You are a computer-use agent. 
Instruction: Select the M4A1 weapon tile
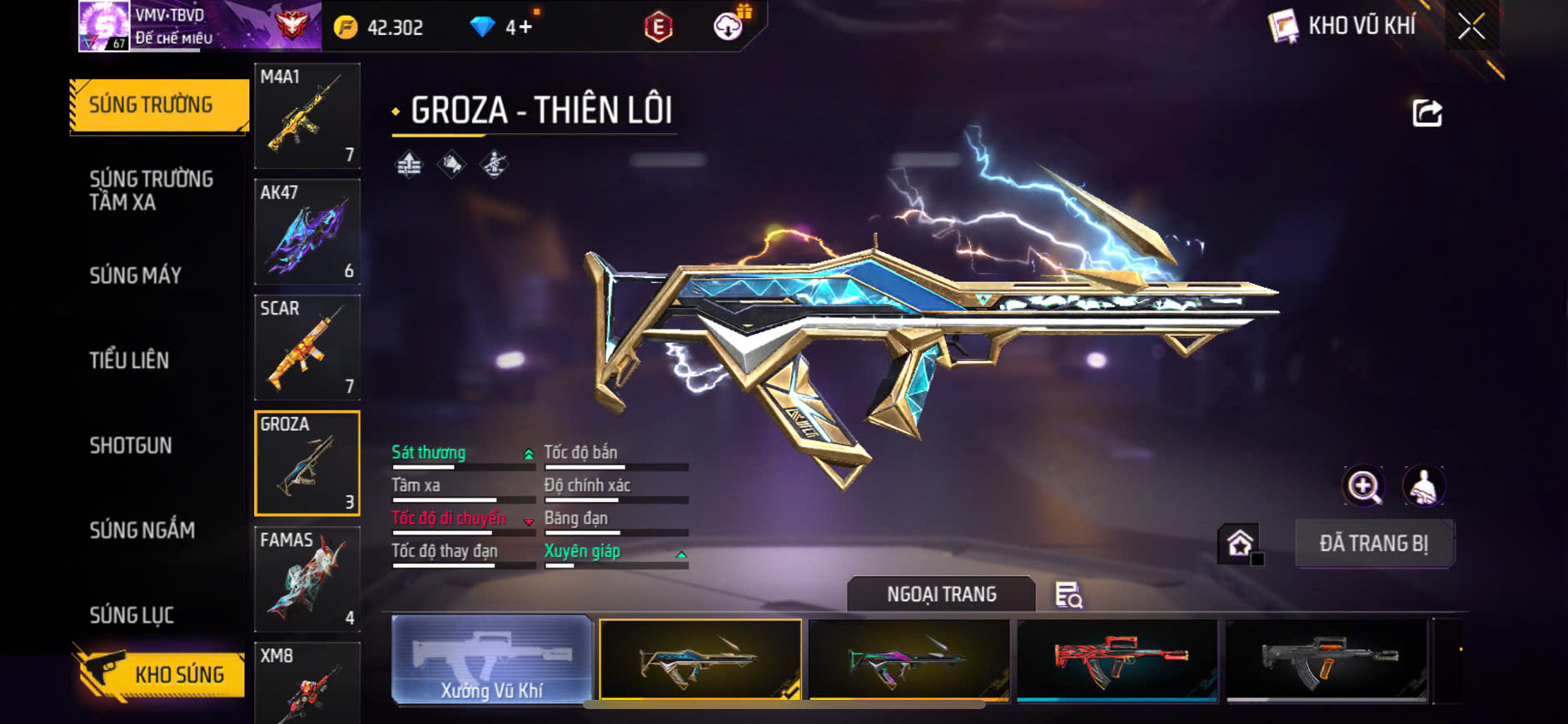[x=306, y=116]
